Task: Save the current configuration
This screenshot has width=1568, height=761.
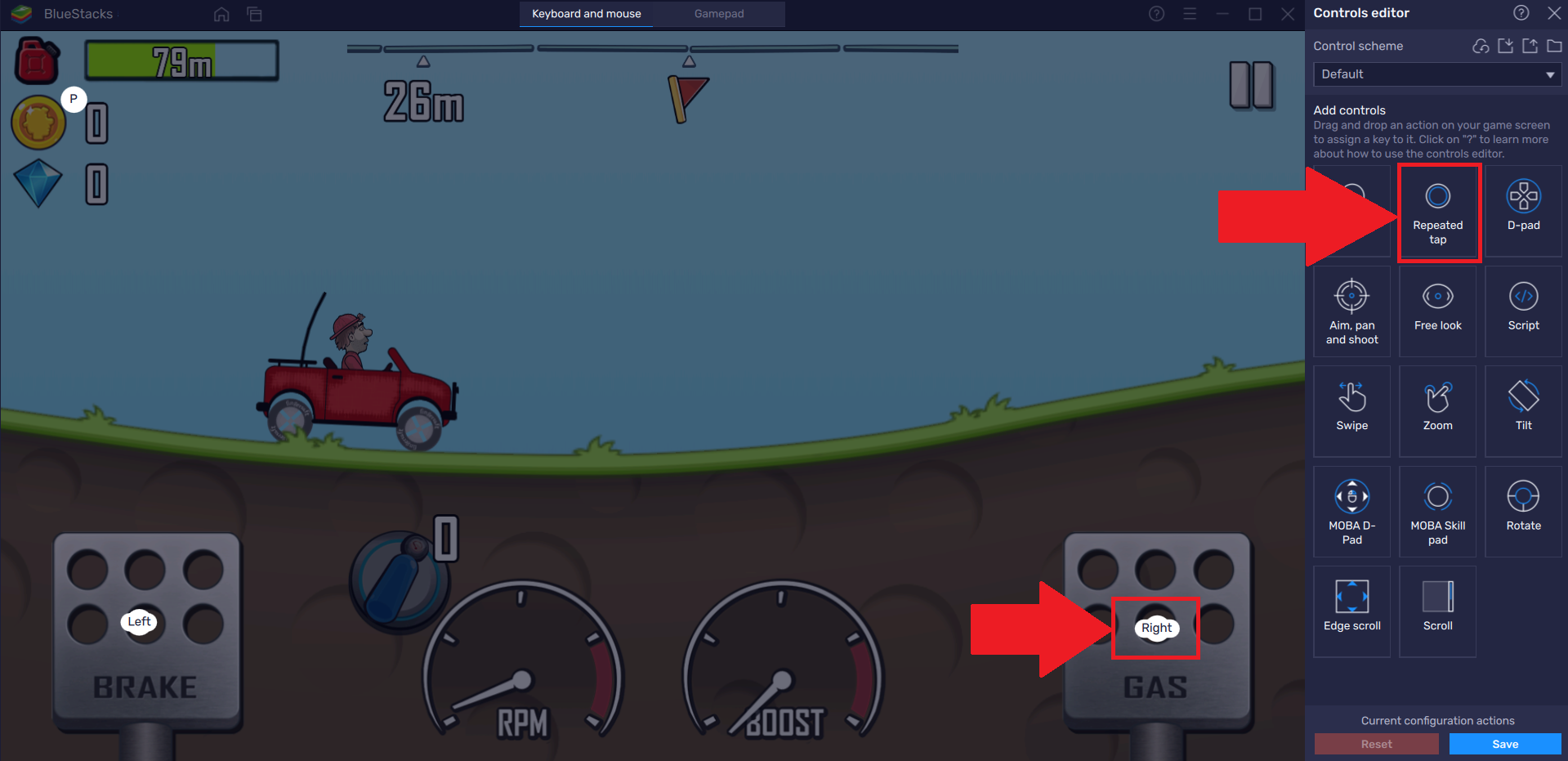Action: pyautogui.click(x=1504, y=743)
